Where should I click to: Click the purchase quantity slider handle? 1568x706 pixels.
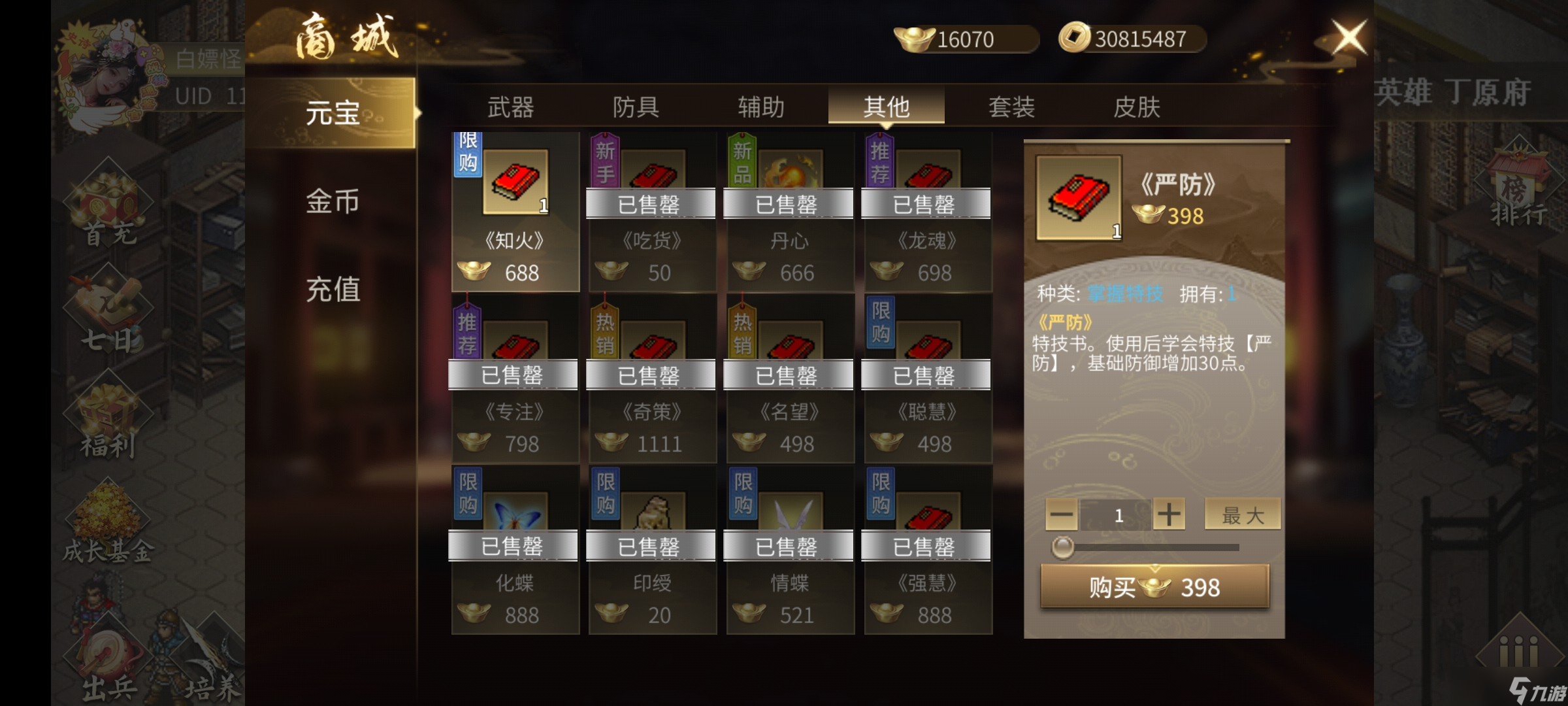click(x=1062, y=547)
